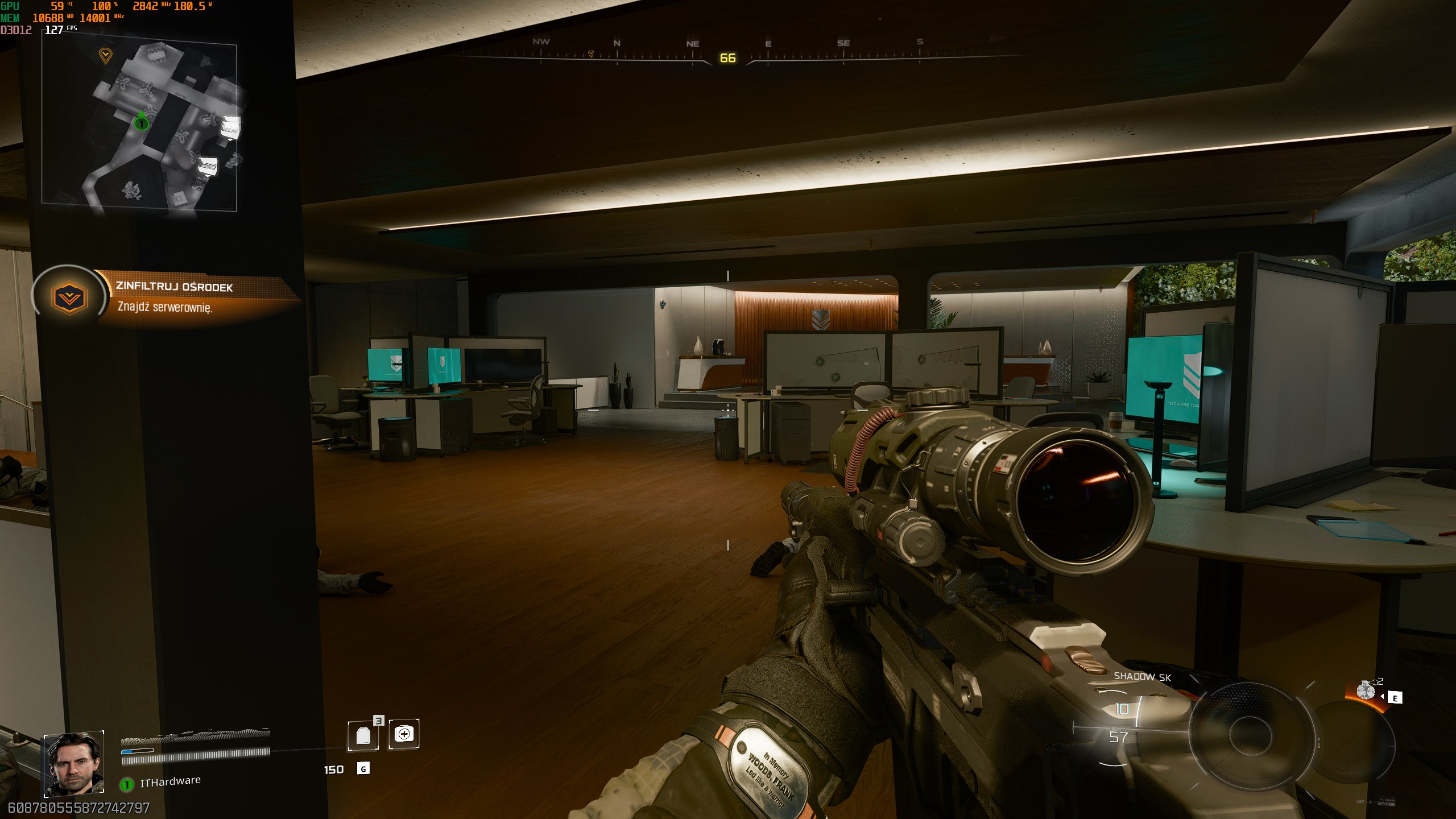The image size is (1456, 819).
Task: Select the orange objective marker on minimap
Action: point(105,55)
